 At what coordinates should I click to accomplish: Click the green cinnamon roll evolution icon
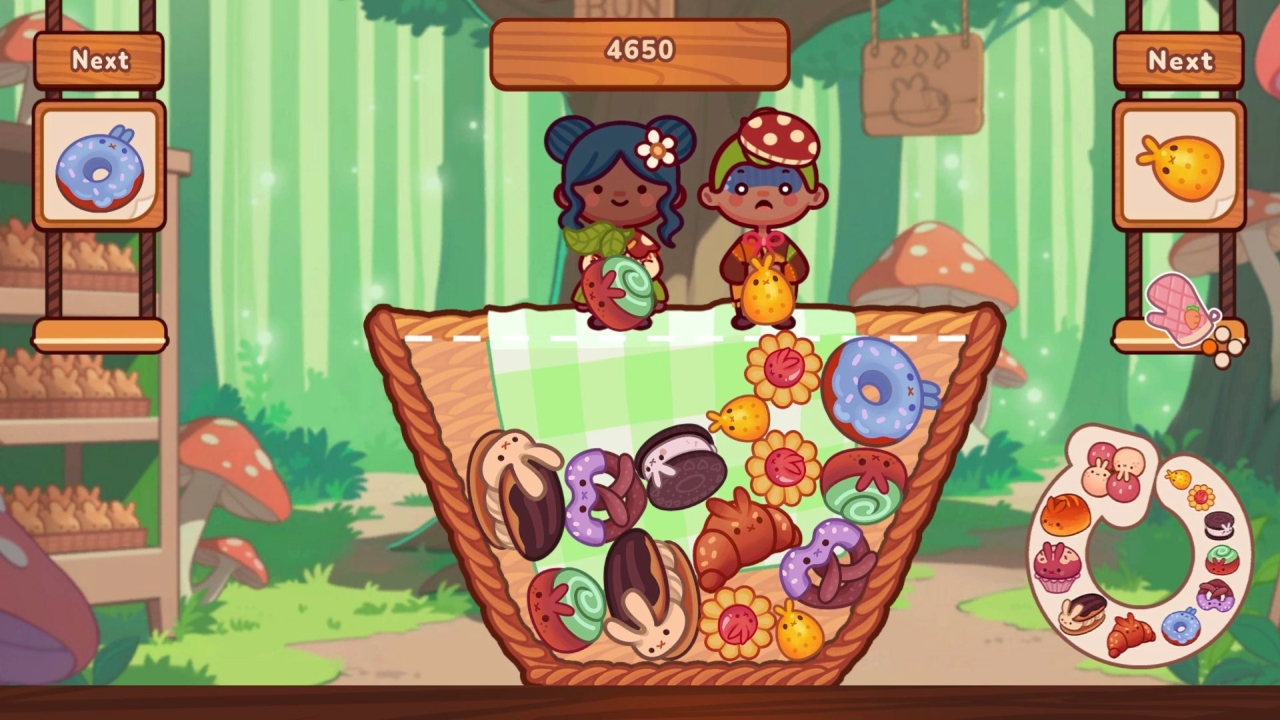[1221, 559]
